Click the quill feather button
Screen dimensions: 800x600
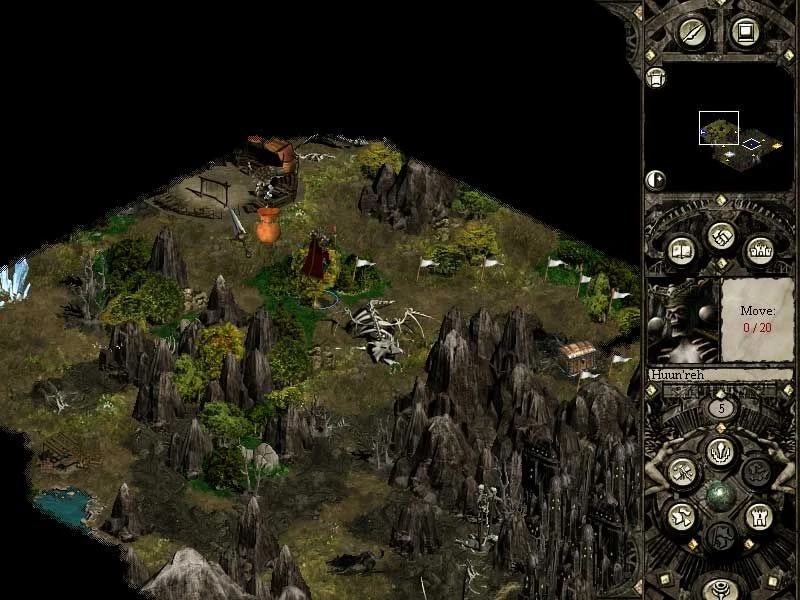pyautogui.click(x=693, y=32)
